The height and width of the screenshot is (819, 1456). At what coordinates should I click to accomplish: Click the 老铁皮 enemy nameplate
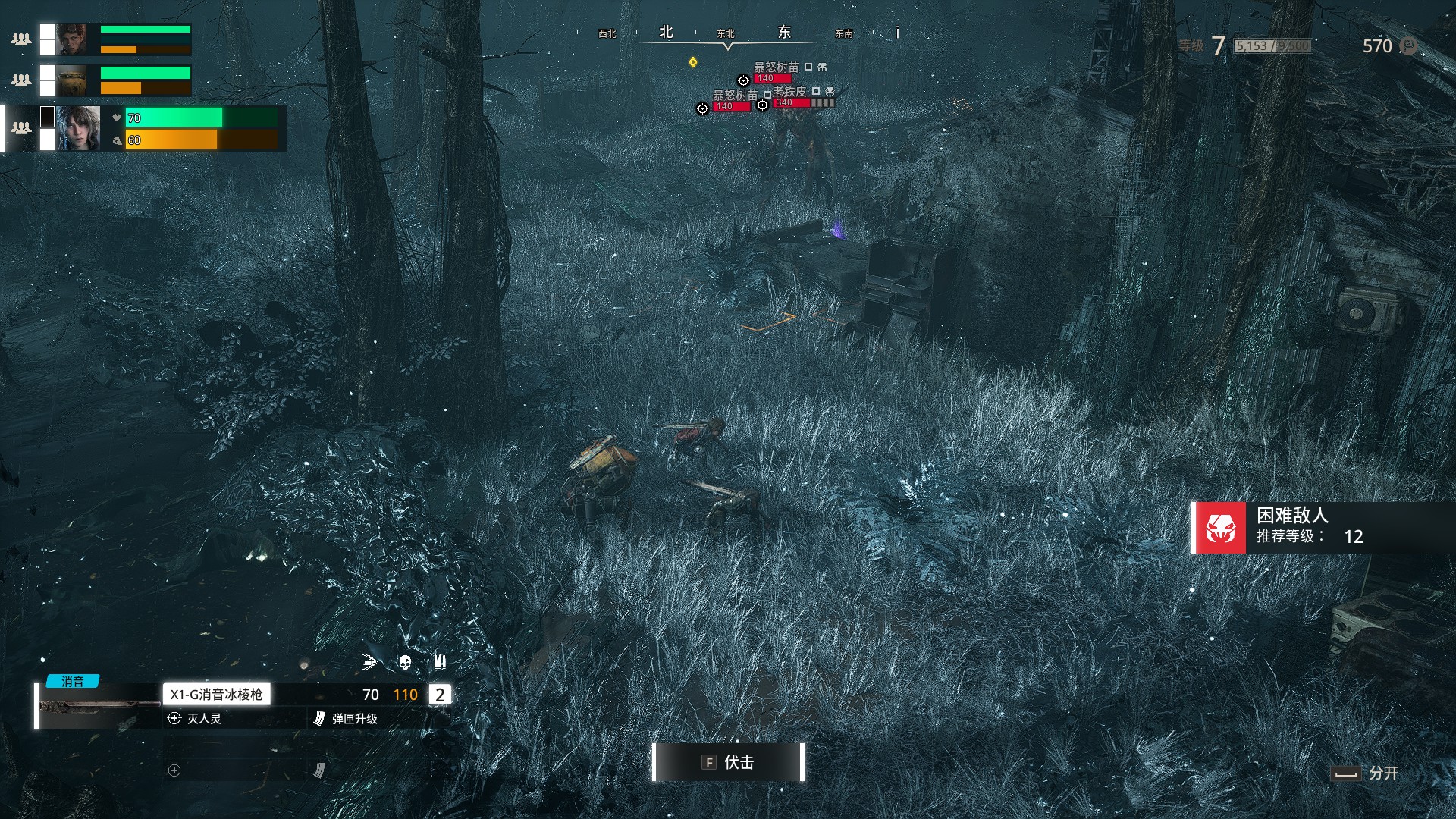pyautogui.click(x=790, y=92)
